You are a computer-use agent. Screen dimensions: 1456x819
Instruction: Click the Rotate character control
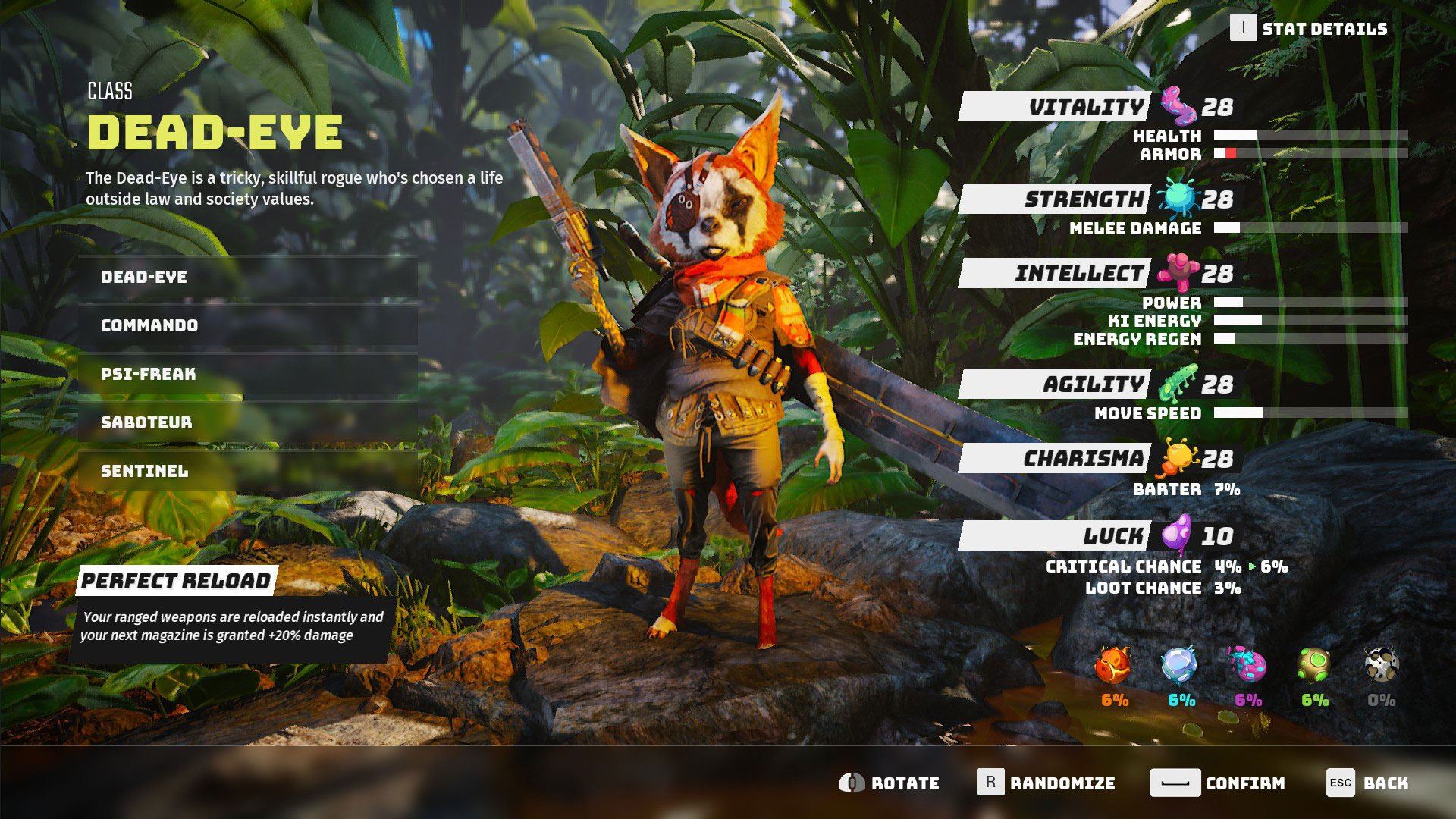point(890,783)
